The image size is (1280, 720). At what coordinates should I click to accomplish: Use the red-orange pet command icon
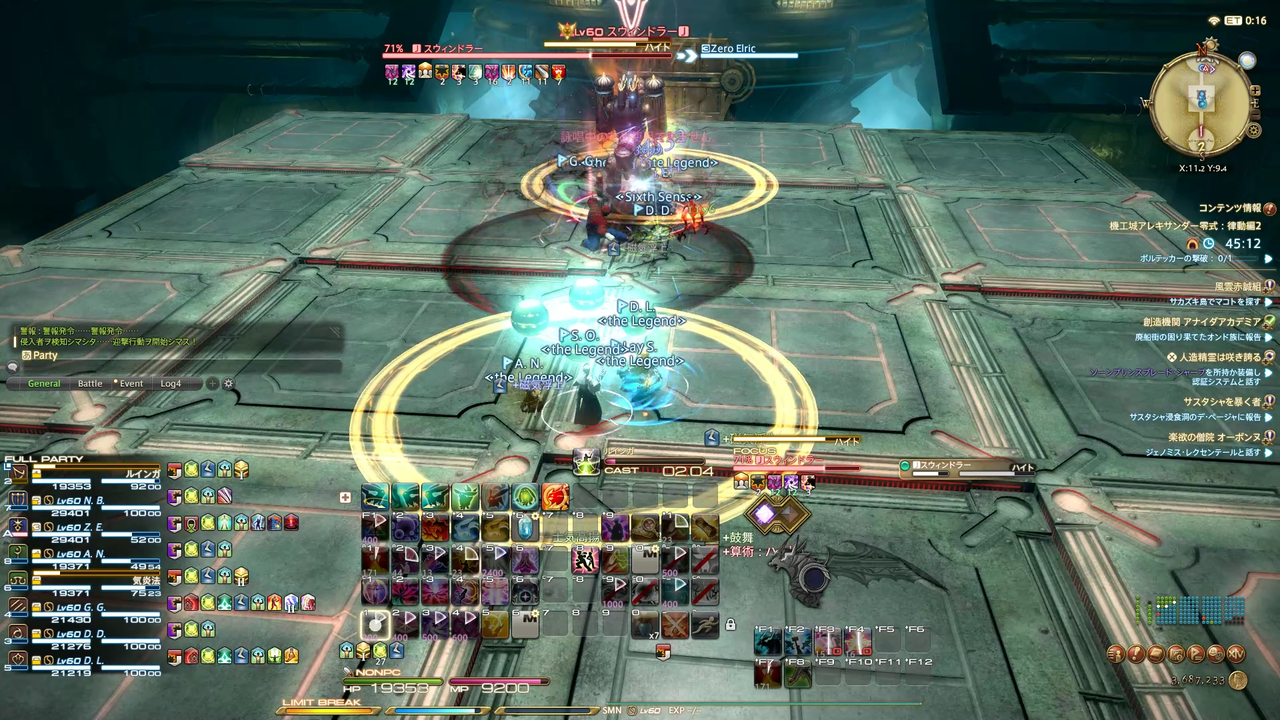555,497
